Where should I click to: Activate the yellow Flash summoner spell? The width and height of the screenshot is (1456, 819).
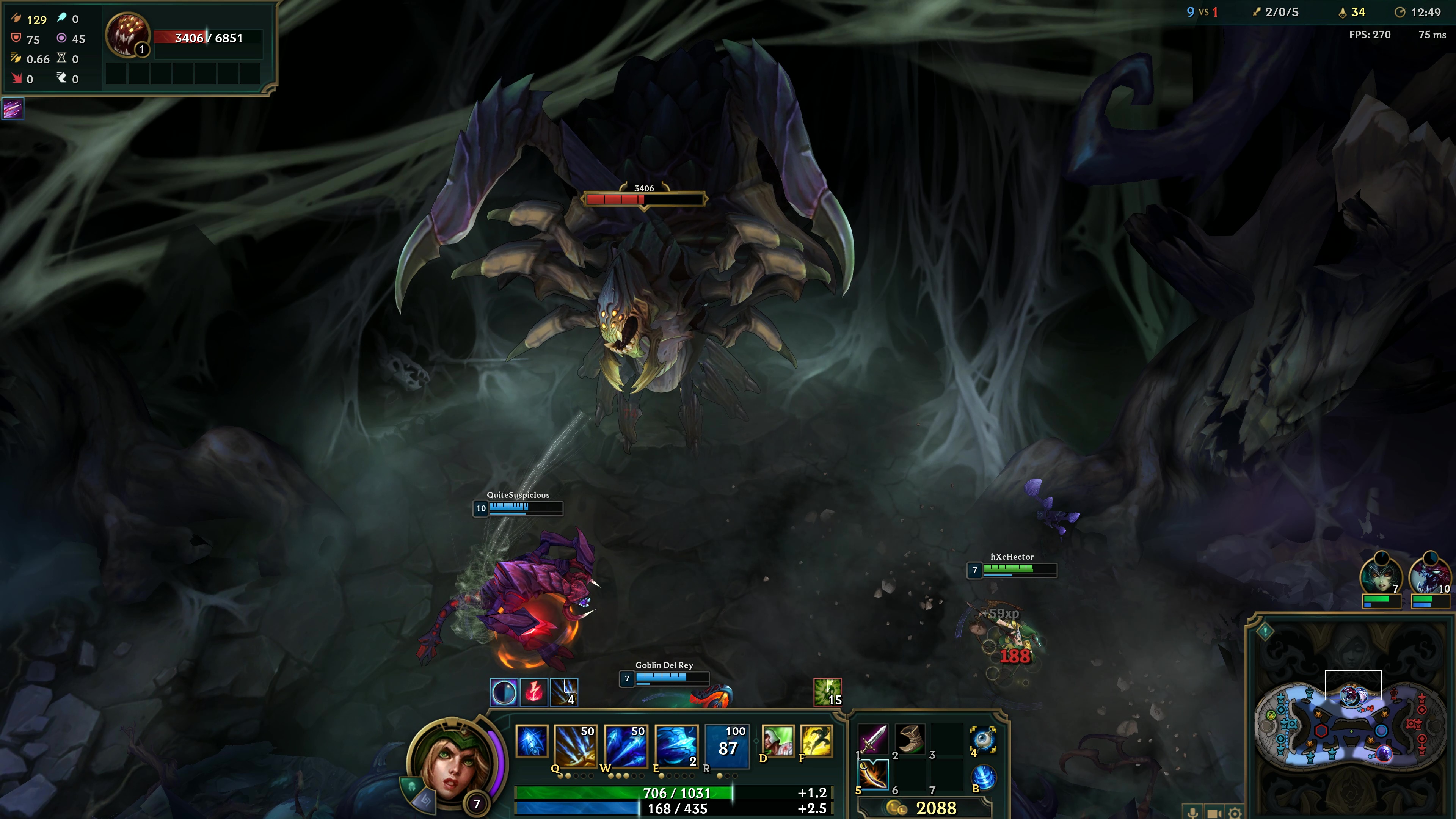click(x=816, y=741)
